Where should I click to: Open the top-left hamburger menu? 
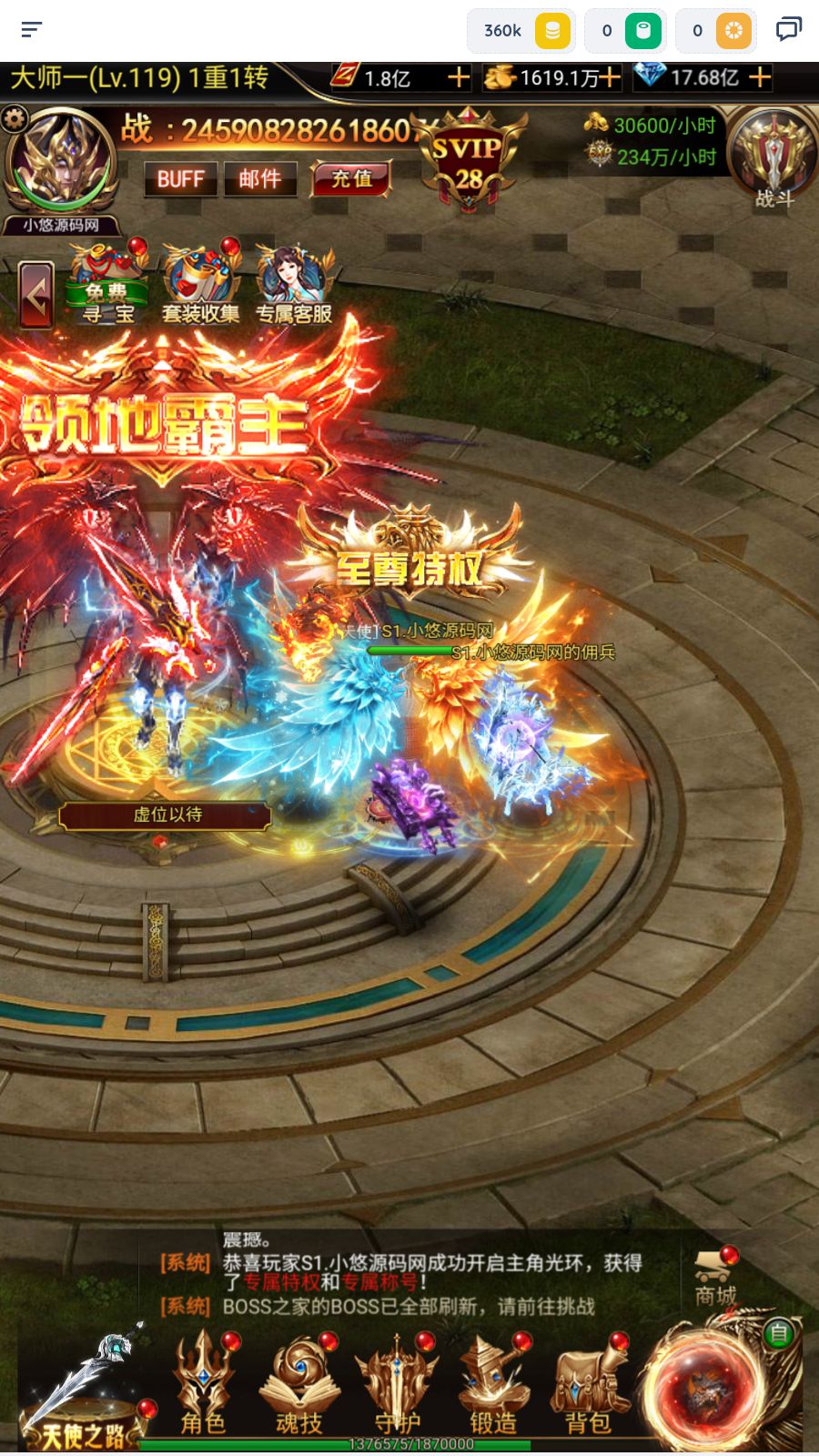coord(32,30)
